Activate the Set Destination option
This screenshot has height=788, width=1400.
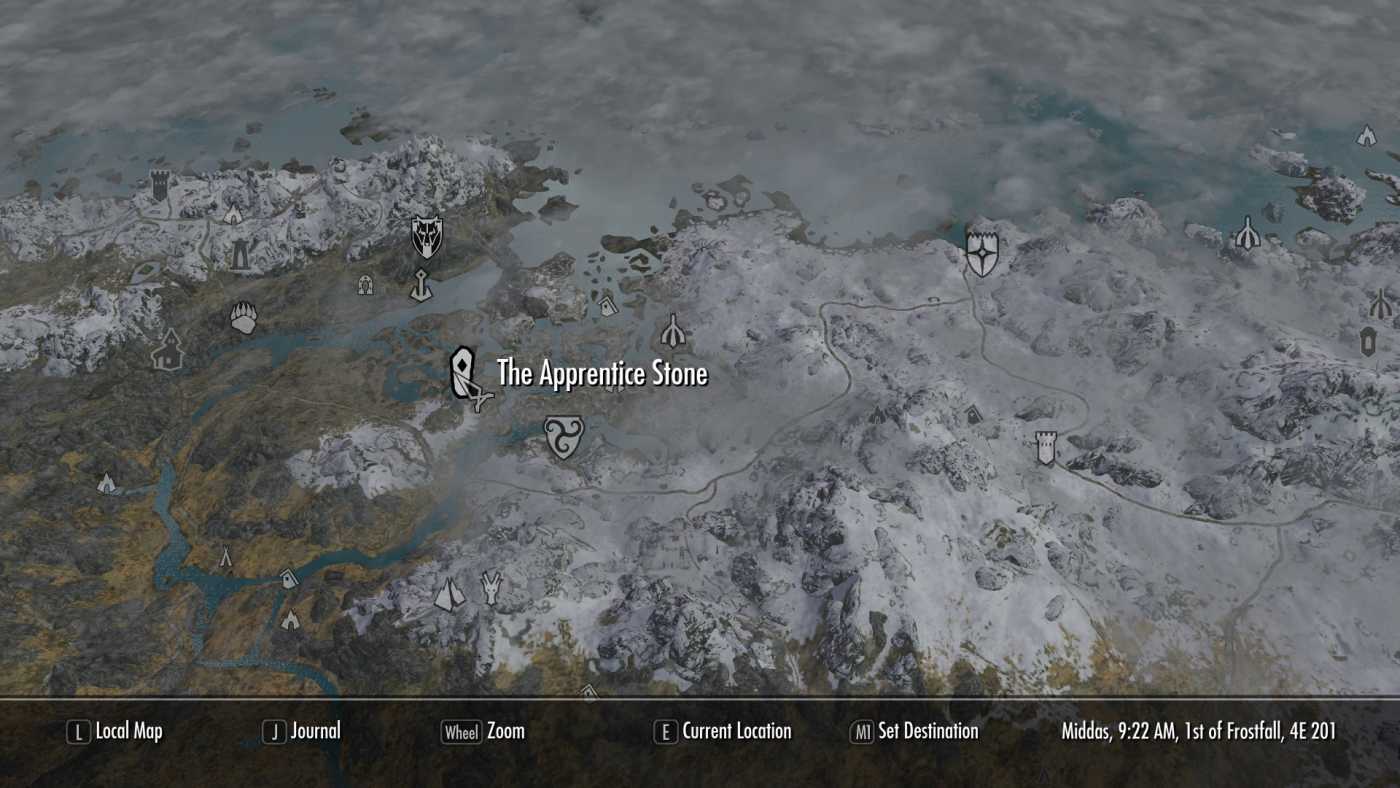click(914, 731)
